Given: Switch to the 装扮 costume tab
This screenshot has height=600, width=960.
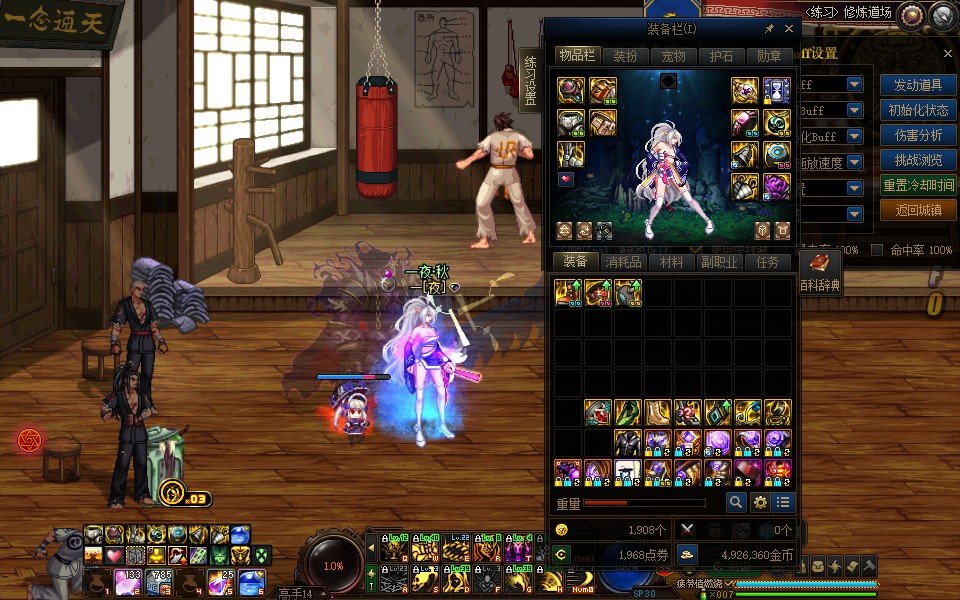Looking at the screenshot, I should click(x=625, y=56).
